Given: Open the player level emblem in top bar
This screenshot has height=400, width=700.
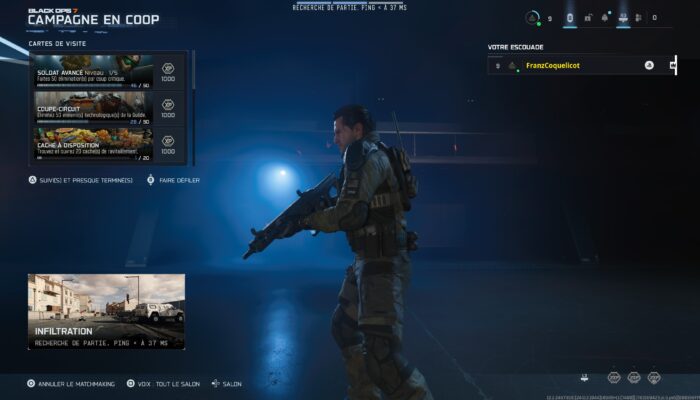Looking at the screenshot, I should tap(533, 18).
